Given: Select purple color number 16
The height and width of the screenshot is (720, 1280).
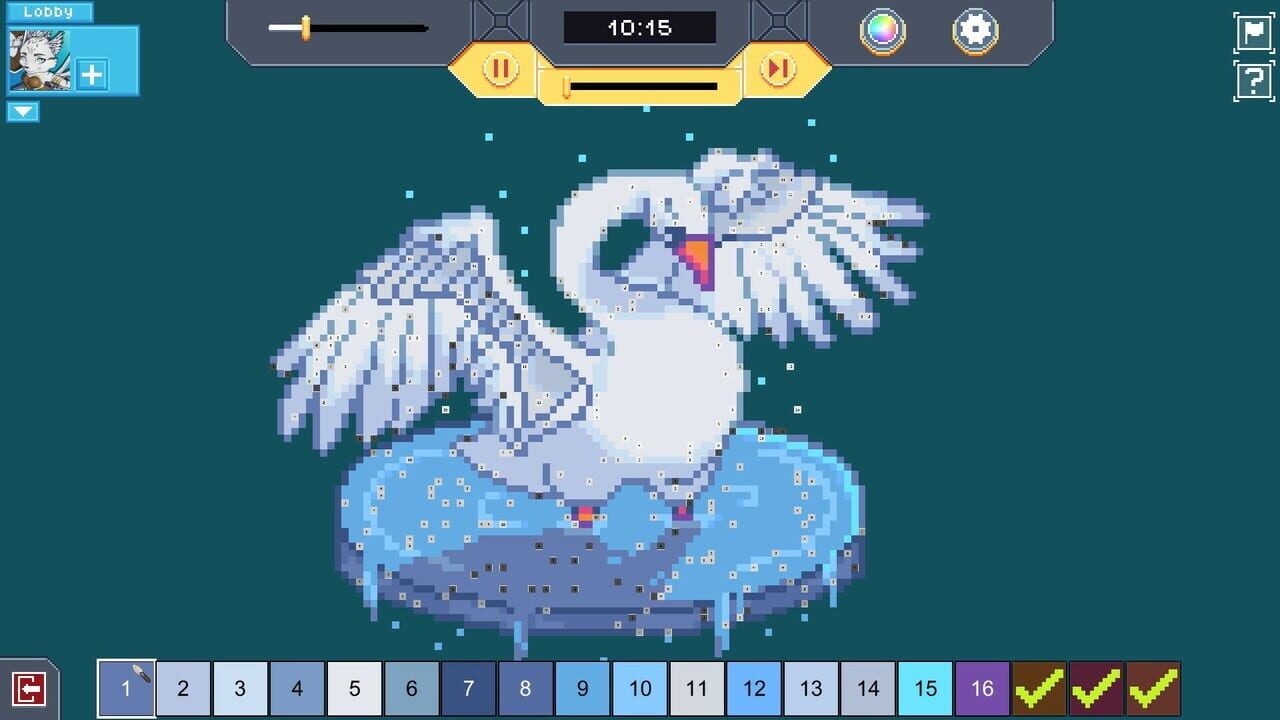Looking at the screenshot, I should (981, 688).
